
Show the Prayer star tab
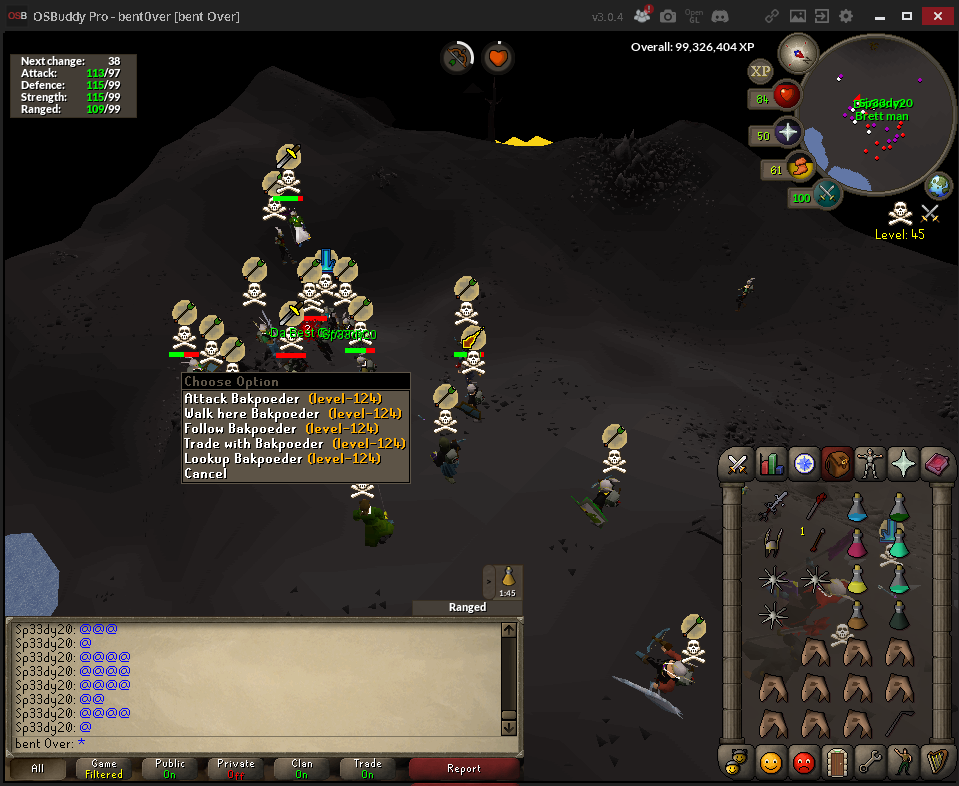point(904,464)
